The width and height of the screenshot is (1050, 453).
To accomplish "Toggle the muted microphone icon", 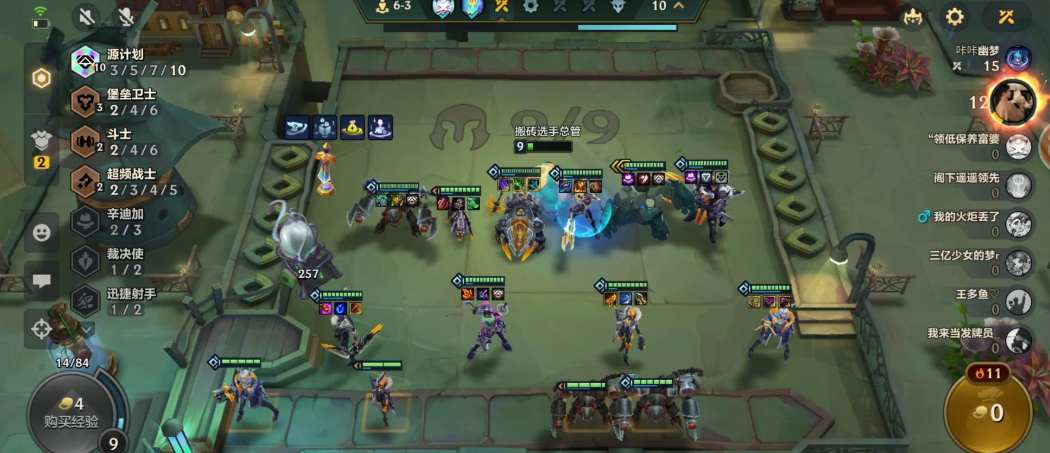I will (x=126, y=17).
